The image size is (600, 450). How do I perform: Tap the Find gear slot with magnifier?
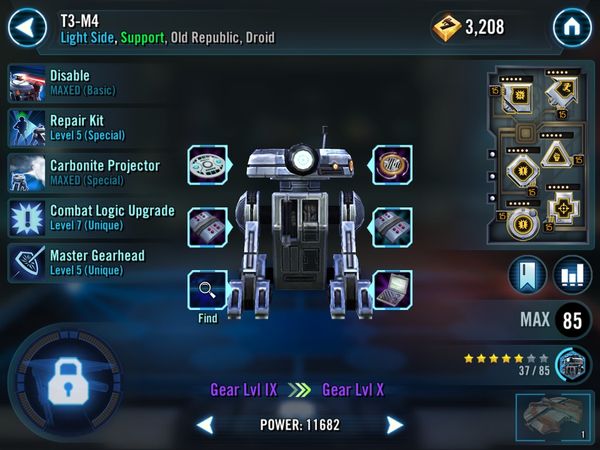point(208,290)
